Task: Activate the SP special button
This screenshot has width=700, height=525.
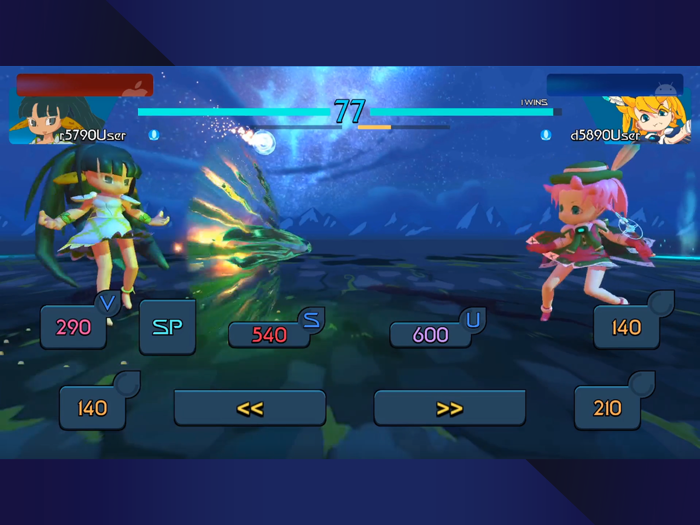Action: 167,327
